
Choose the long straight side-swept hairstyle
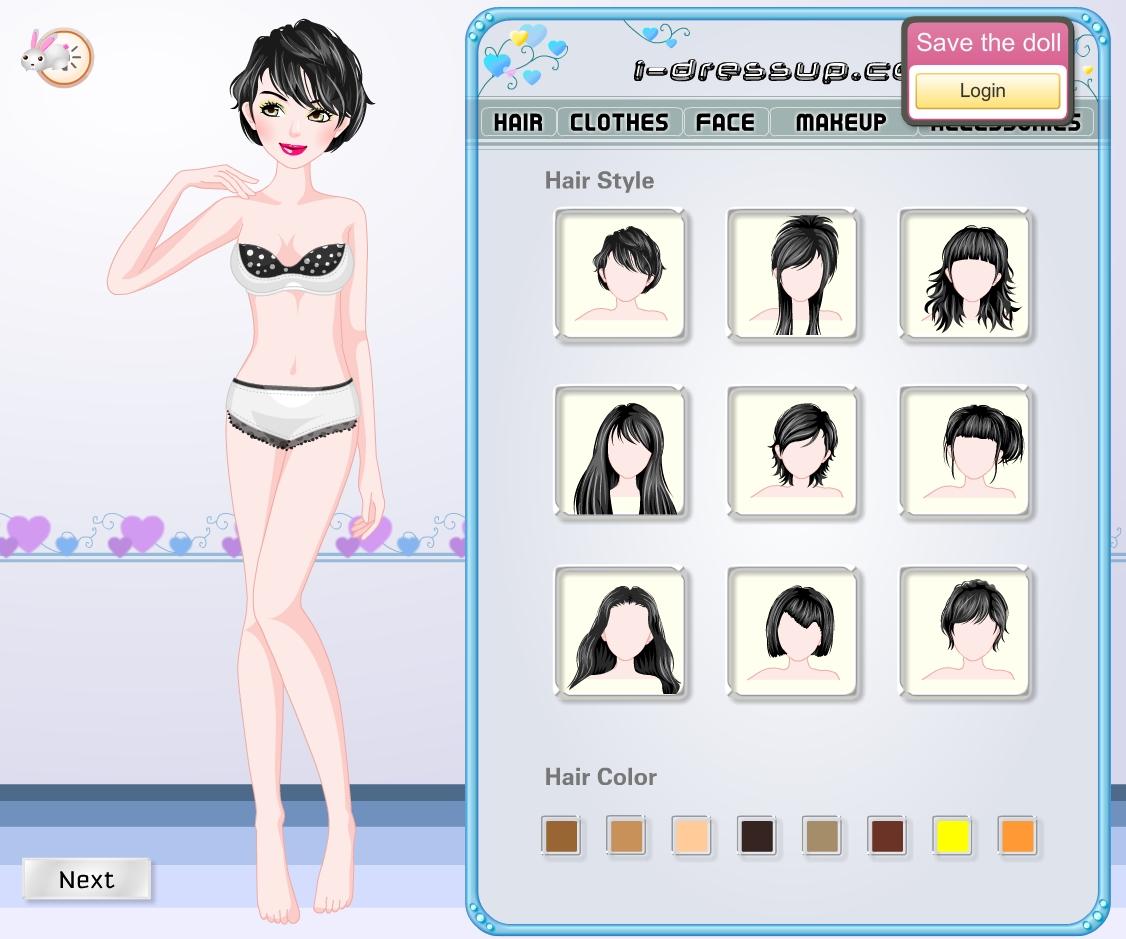point(621,453)
